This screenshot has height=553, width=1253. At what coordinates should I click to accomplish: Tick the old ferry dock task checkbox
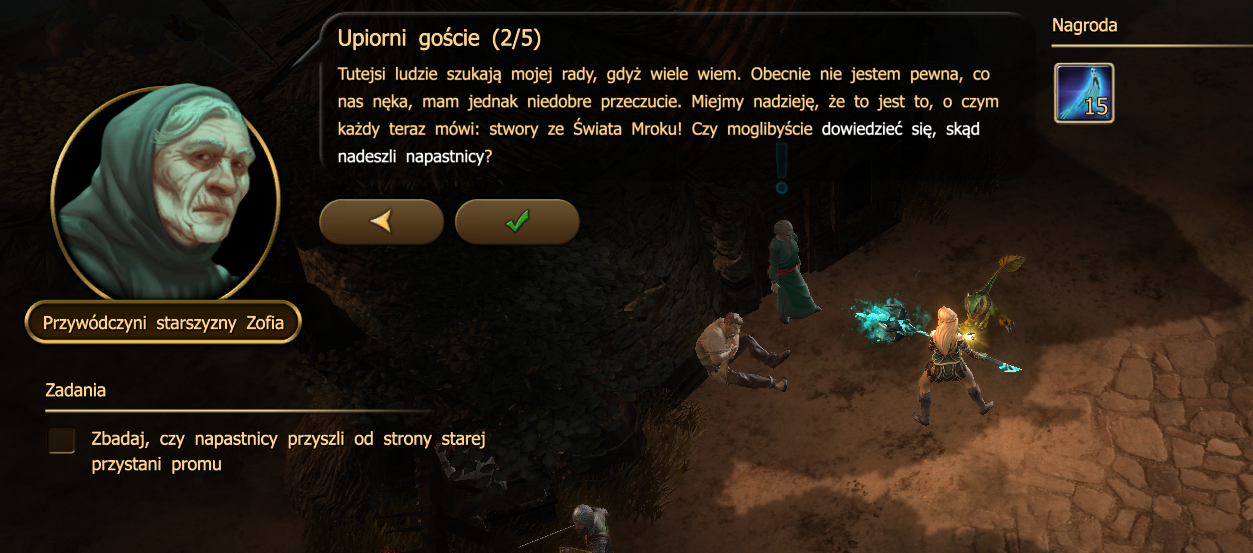[x=62, y=441]
